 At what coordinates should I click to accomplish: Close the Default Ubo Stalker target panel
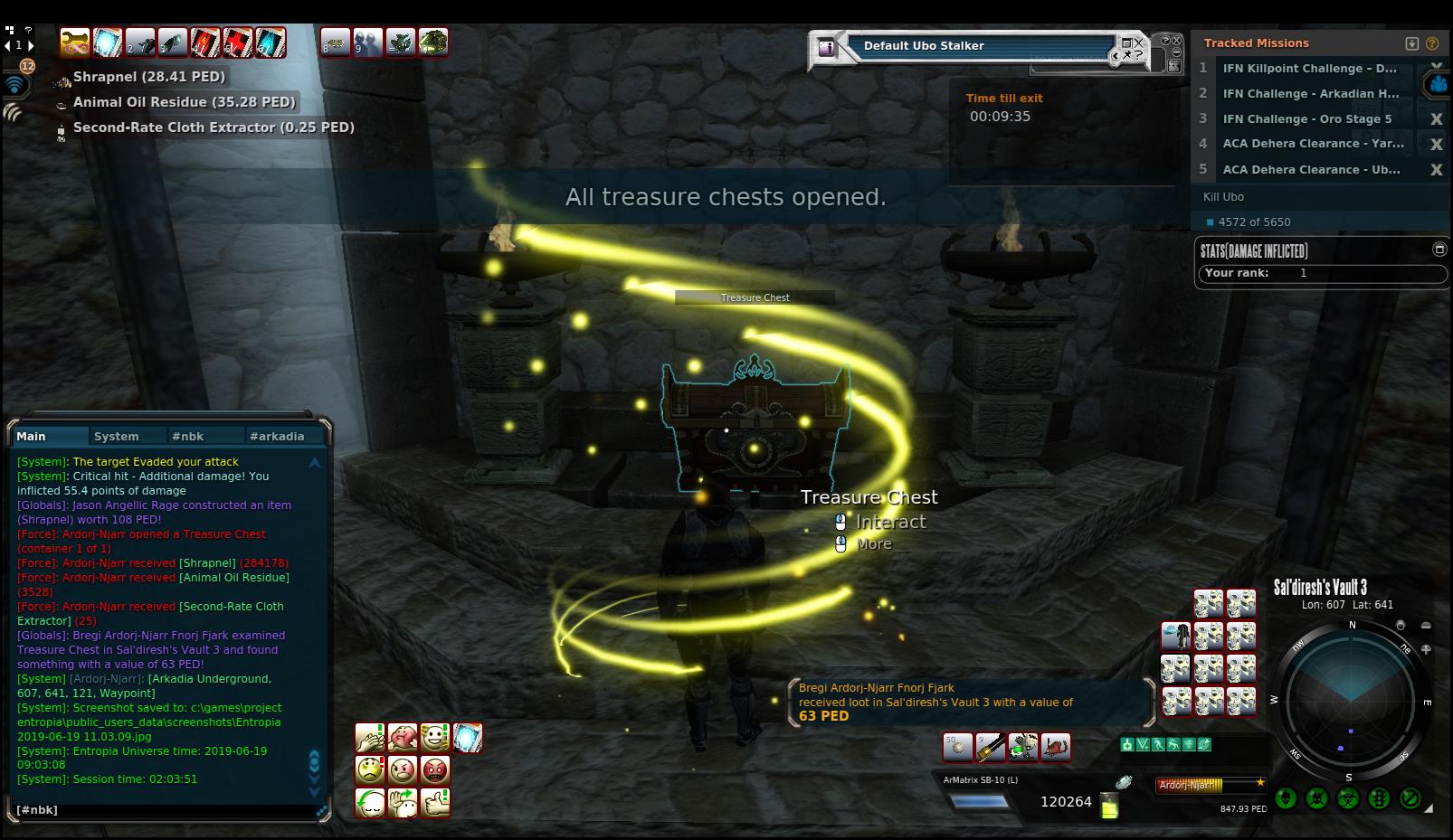pos(1139,42)
